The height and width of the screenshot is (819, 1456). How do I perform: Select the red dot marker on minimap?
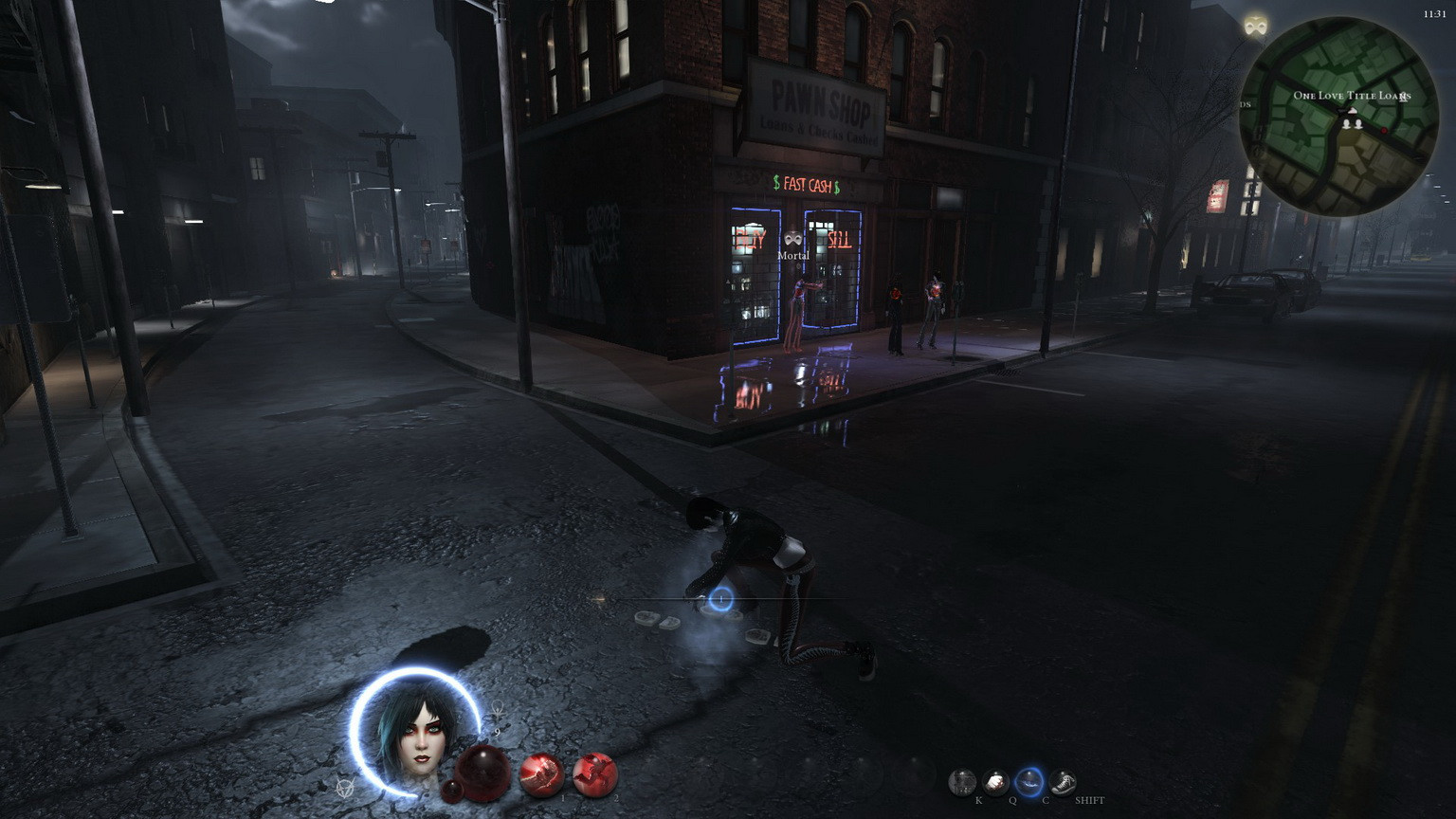pos(1383,131)
